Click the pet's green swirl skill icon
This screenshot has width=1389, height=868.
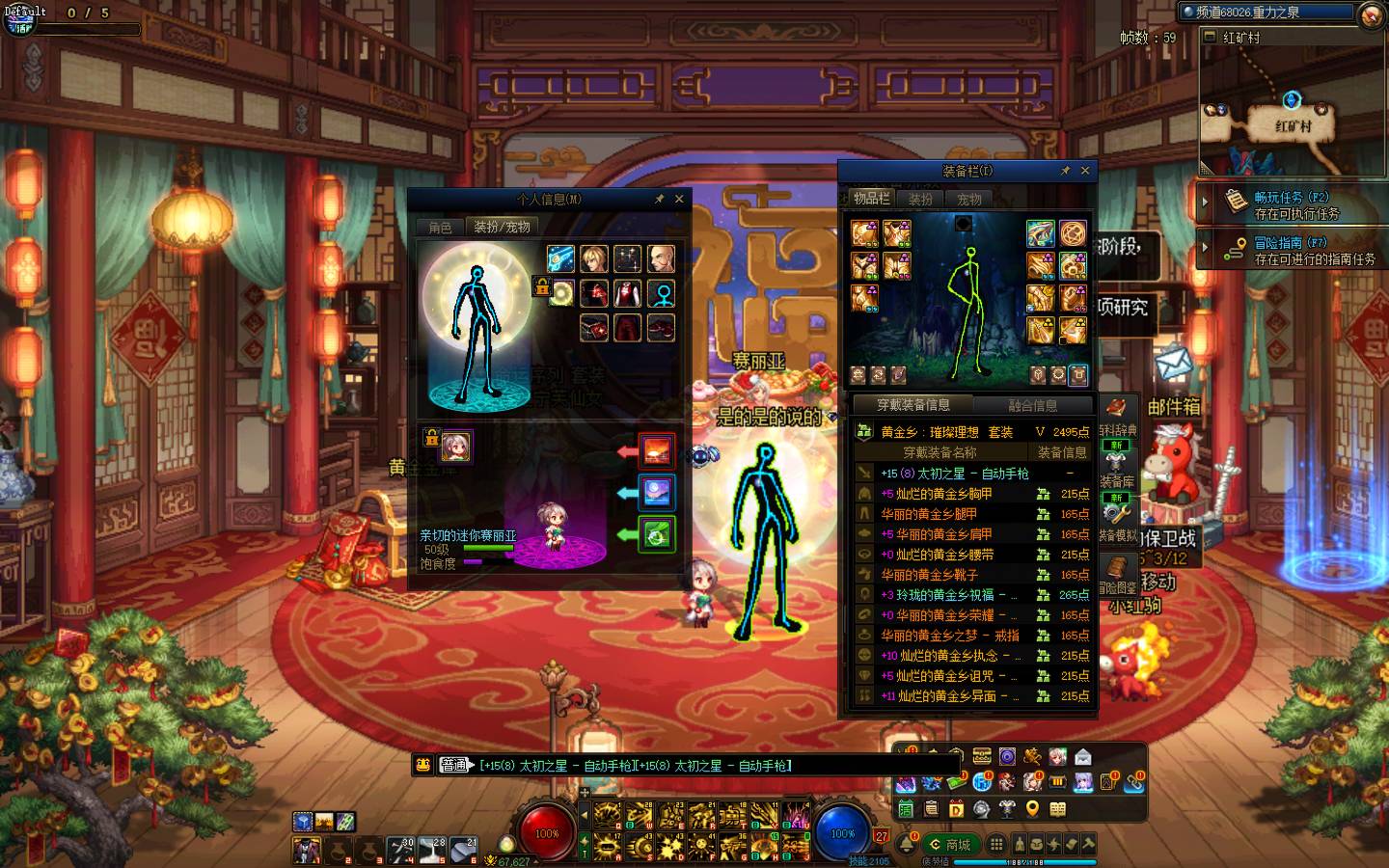[x=657, y=534]
